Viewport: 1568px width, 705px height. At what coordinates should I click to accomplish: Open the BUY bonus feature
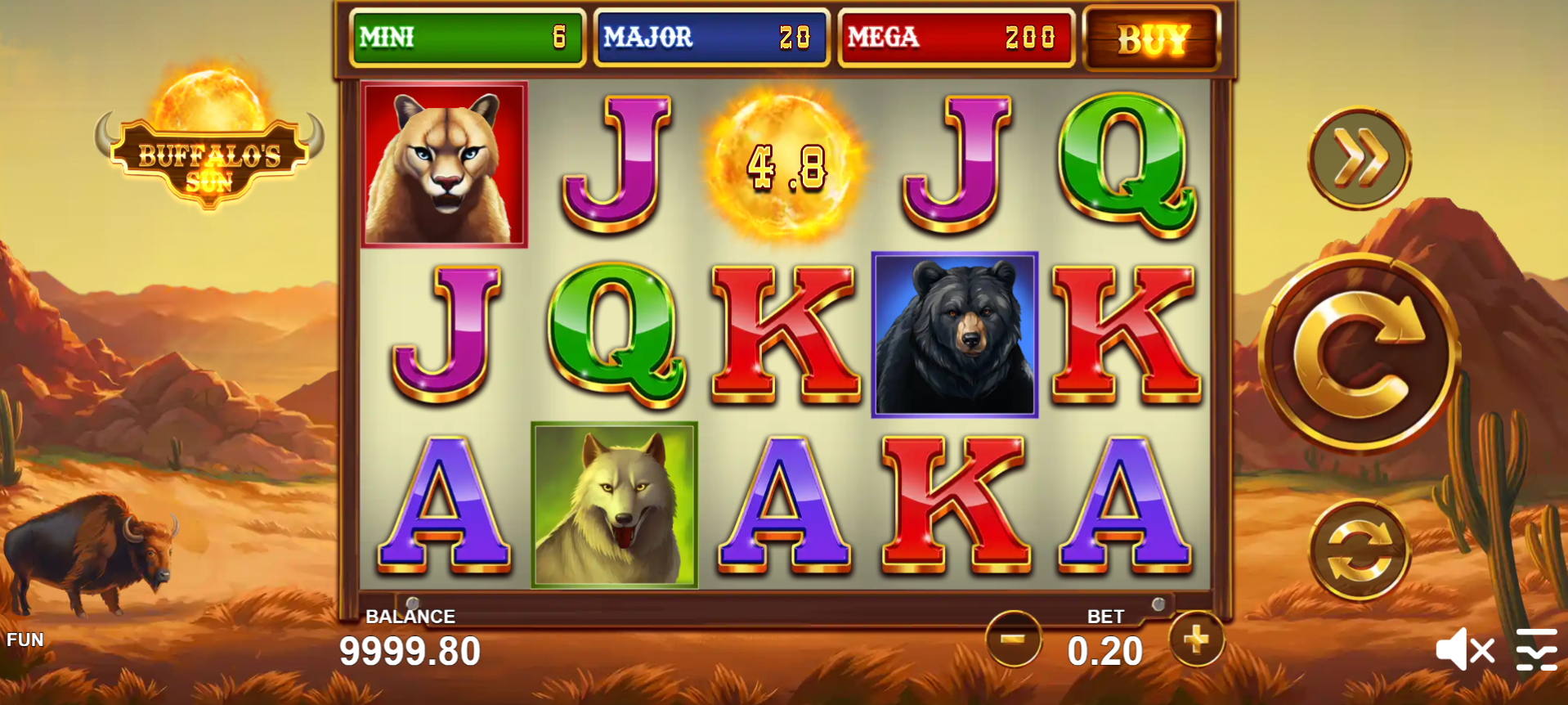(1152, 38)
